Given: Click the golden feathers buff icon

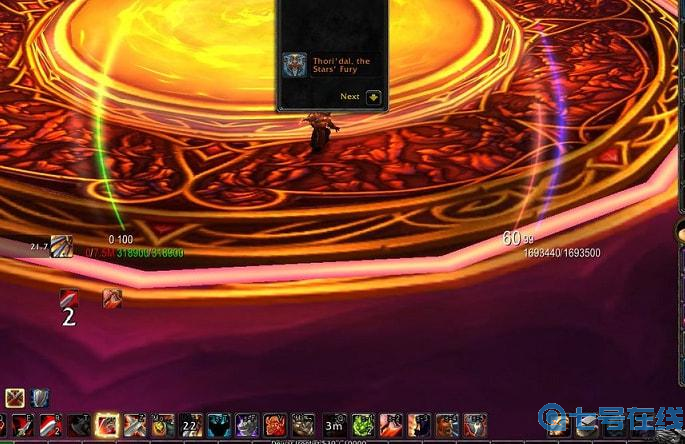Looking at the screenshot, I should (61, 245).
